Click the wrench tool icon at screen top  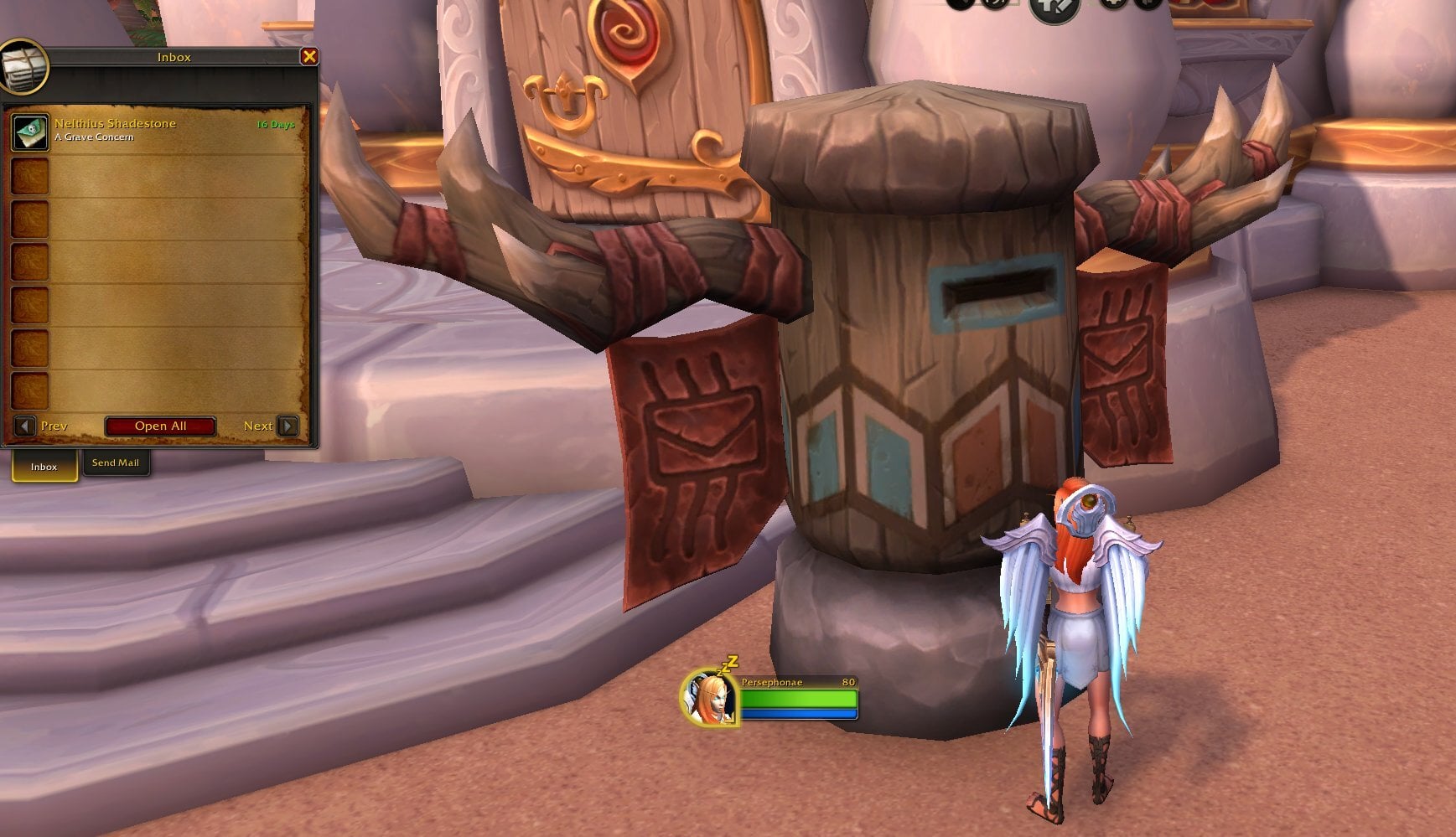(1052, 10)
